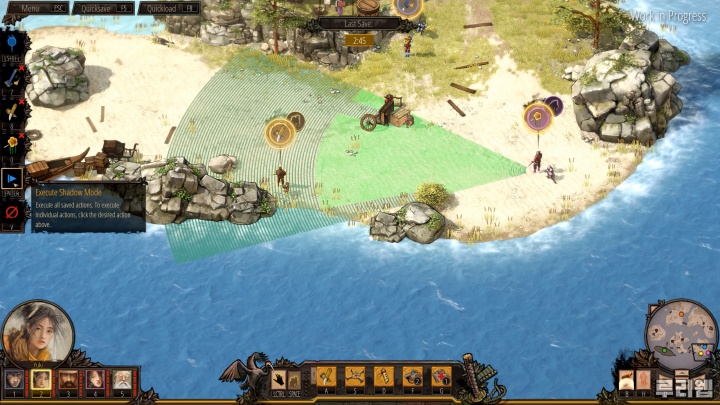The height and width of the screenshot is (405, 720).
Task: Activate the first skill in the ability bar
Action: 327,377
